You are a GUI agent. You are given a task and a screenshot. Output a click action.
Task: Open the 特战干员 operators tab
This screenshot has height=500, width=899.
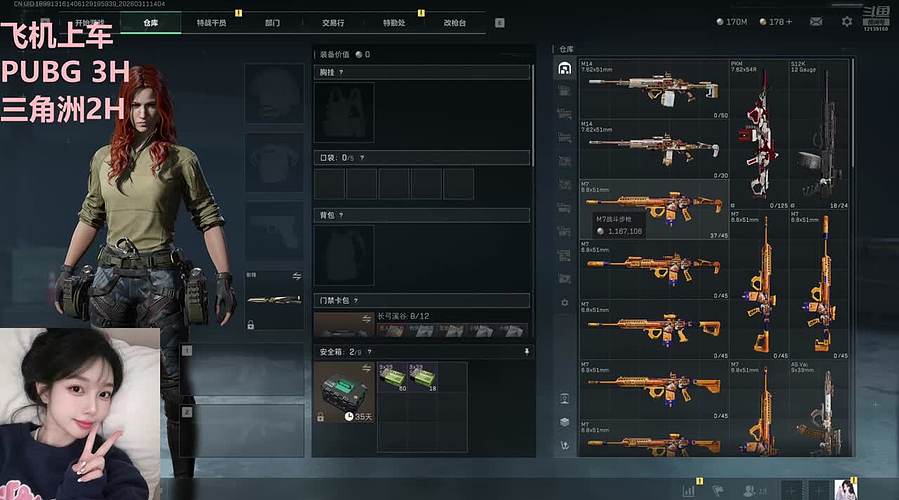pyautogui.click(x=211, y=22)
